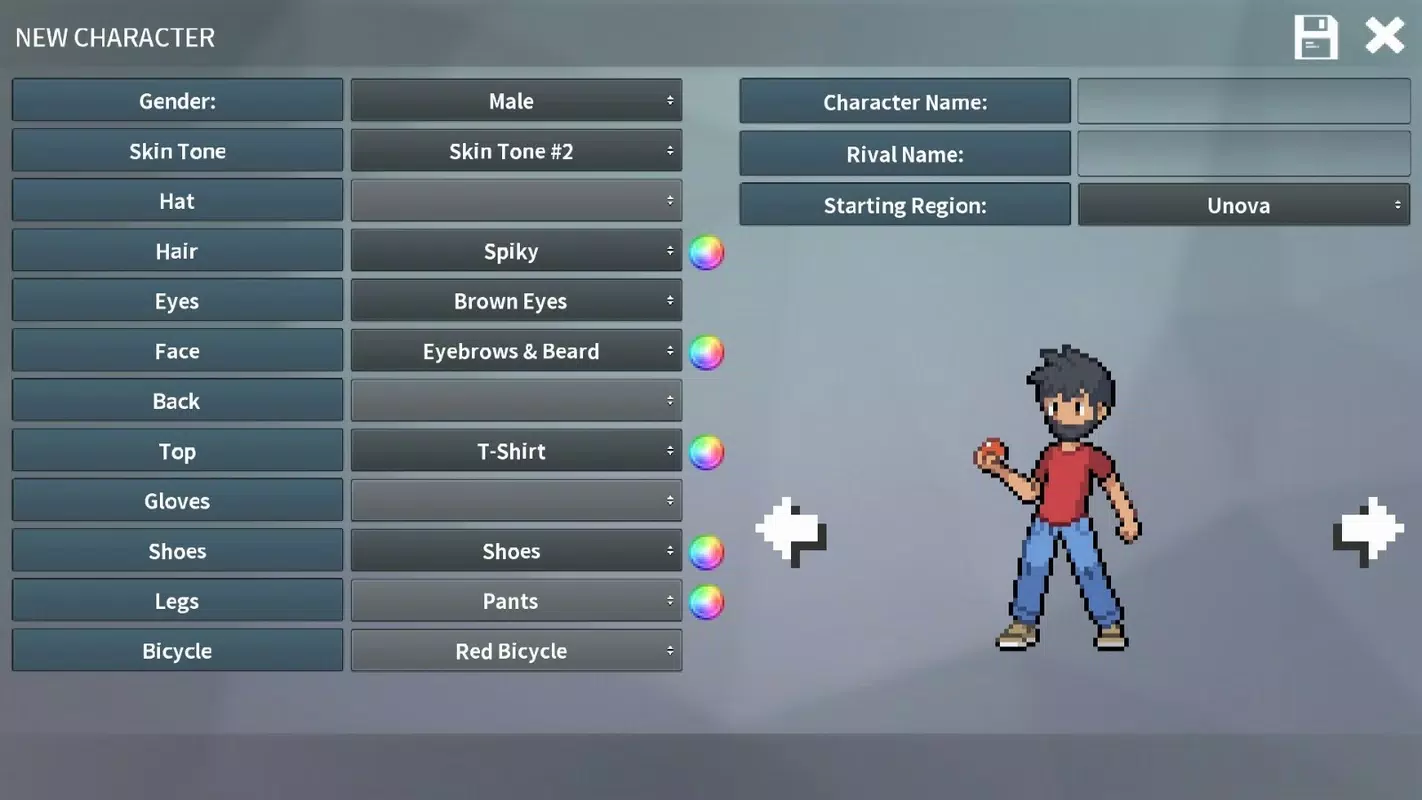The height and width of the screenshot is (800, 1422).
Task: Click the Rival Name input field
Action: click(x=1242, y=153)
